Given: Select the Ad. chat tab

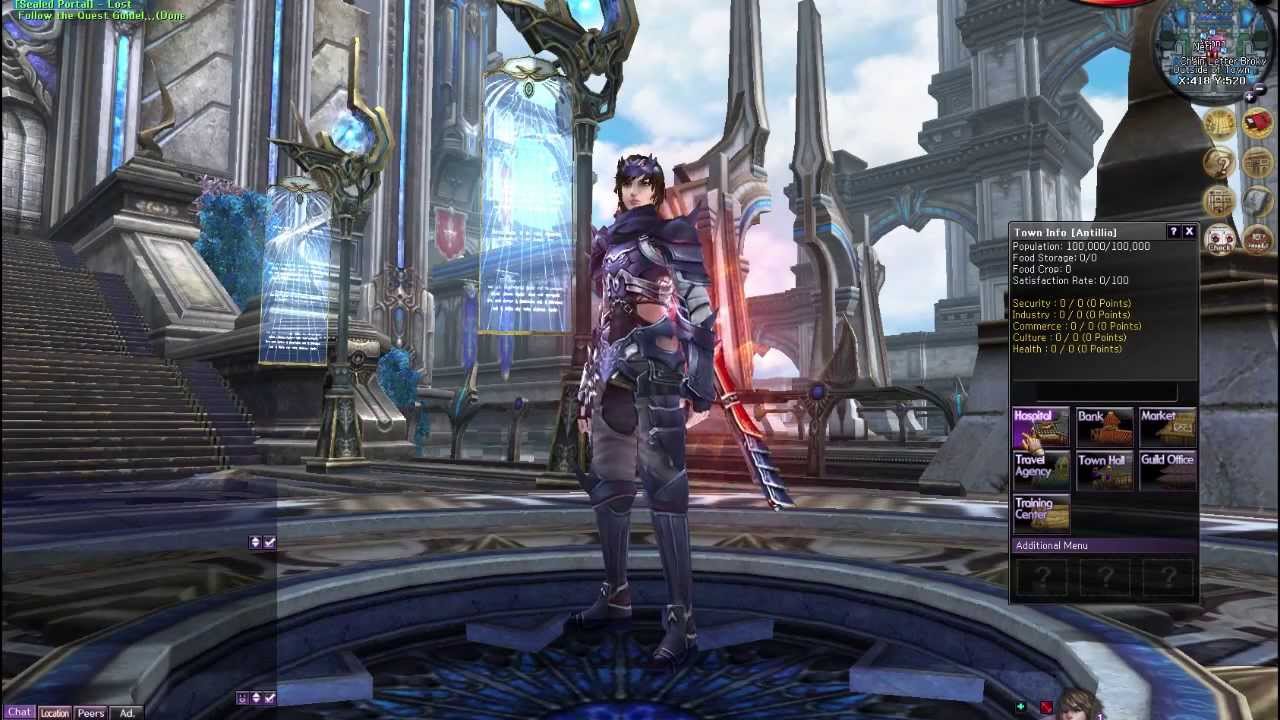Looking at the screenshot, I should pyautogui.click(x=127, y=713).
